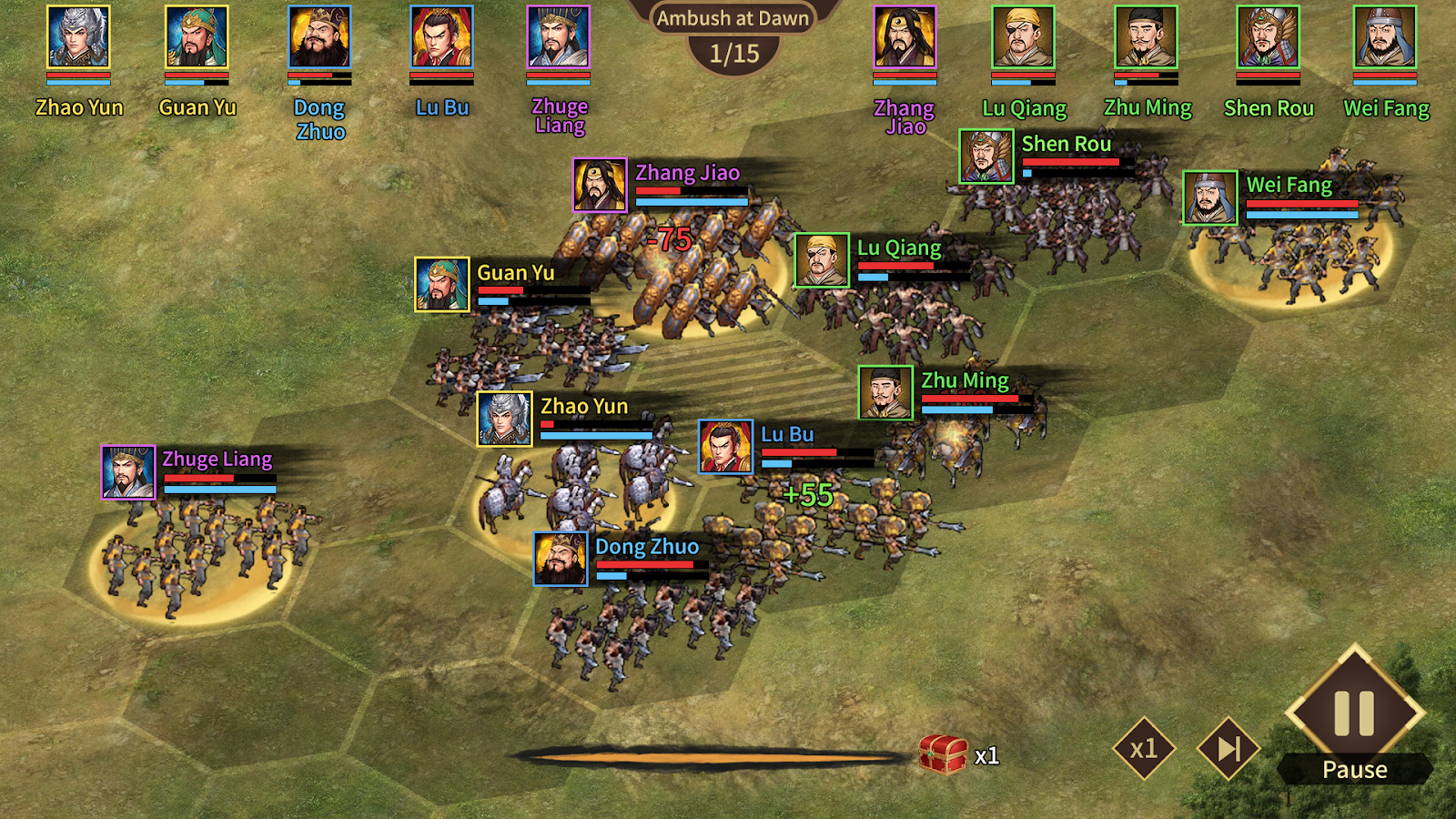Viewport: 1456px width, 819px height.
Task: Open the red treasure chest loot icon
Action: [943, 753]
